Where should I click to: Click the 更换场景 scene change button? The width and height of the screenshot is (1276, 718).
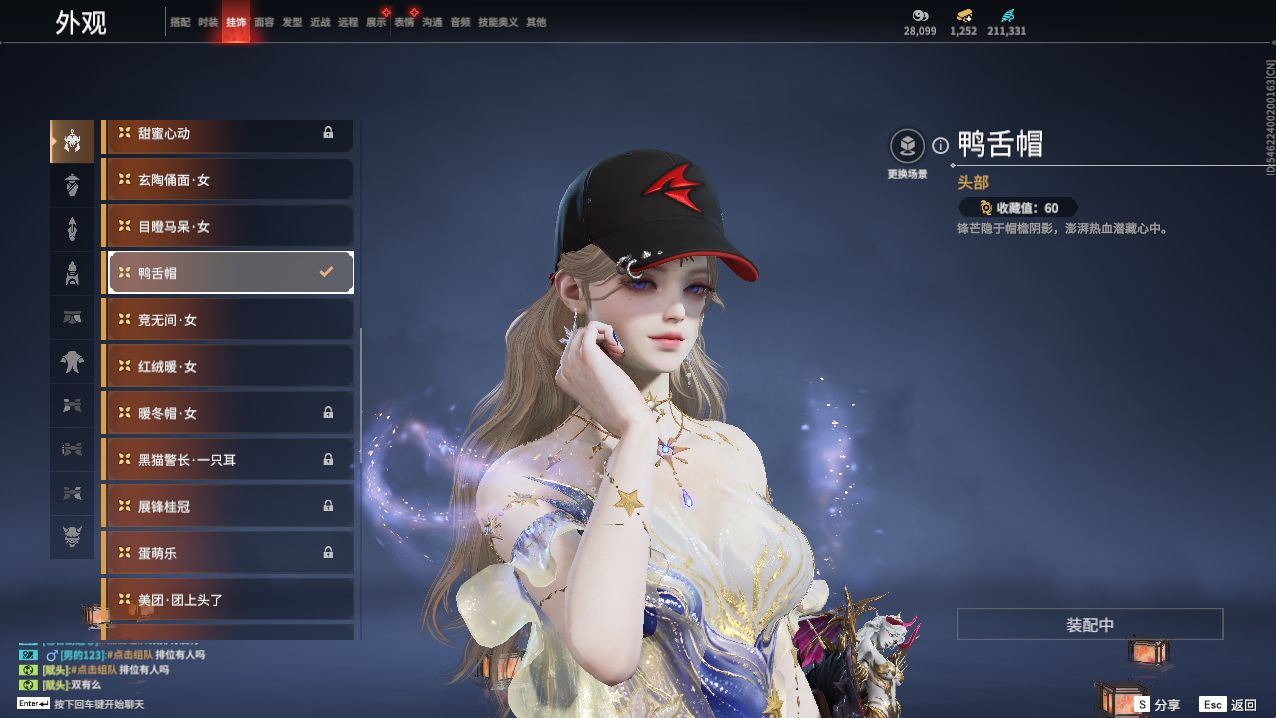(x=907, y=148)
